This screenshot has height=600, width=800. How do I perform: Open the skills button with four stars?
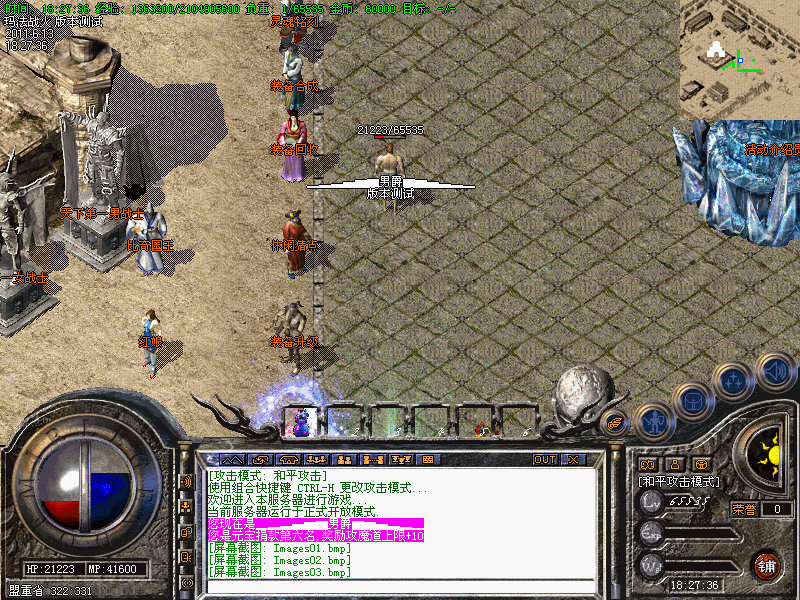734,381
